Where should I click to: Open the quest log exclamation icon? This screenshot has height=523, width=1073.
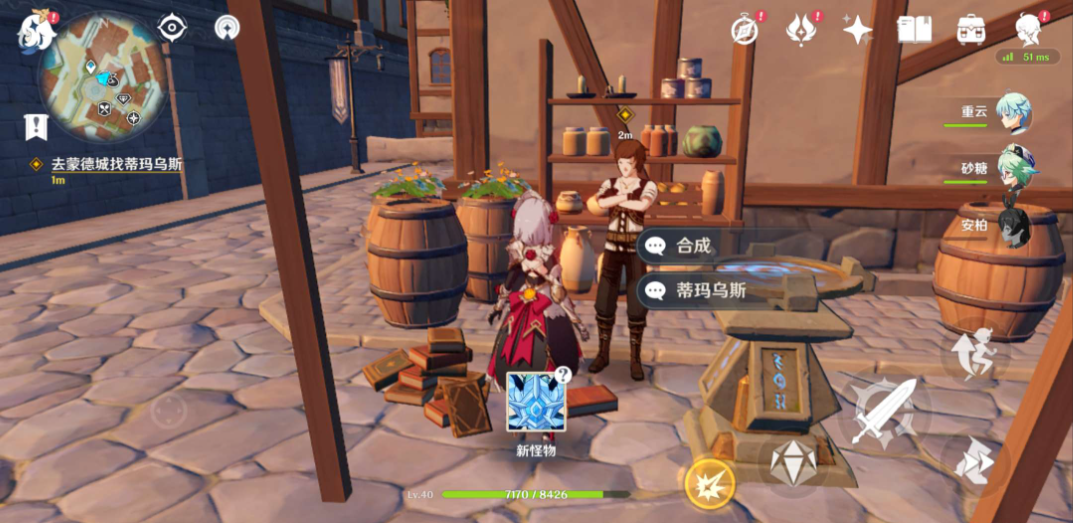(36, 127)
